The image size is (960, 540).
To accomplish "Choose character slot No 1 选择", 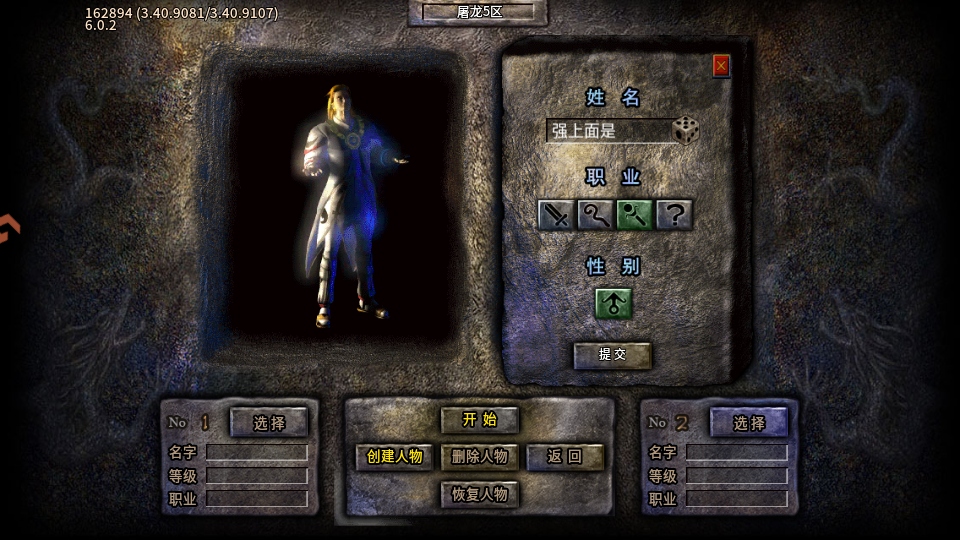I will click(x=269, y=423).
